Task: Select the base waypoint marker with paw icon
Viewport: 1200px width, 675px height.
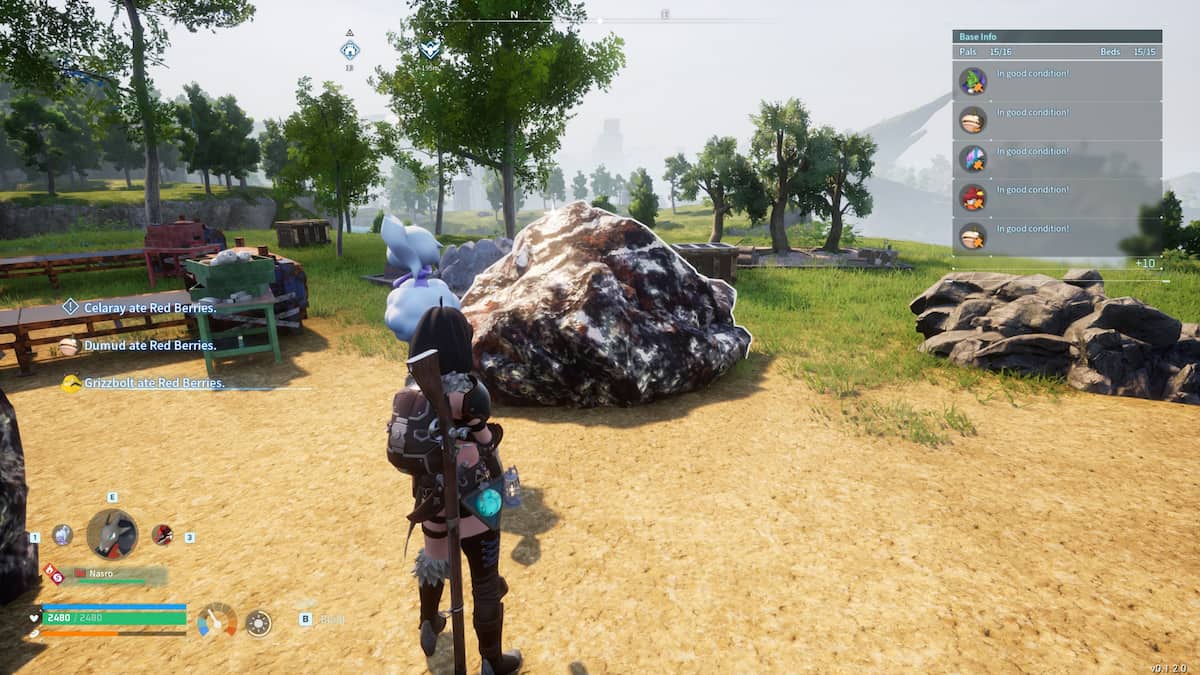Action: [x=349, y=50]
